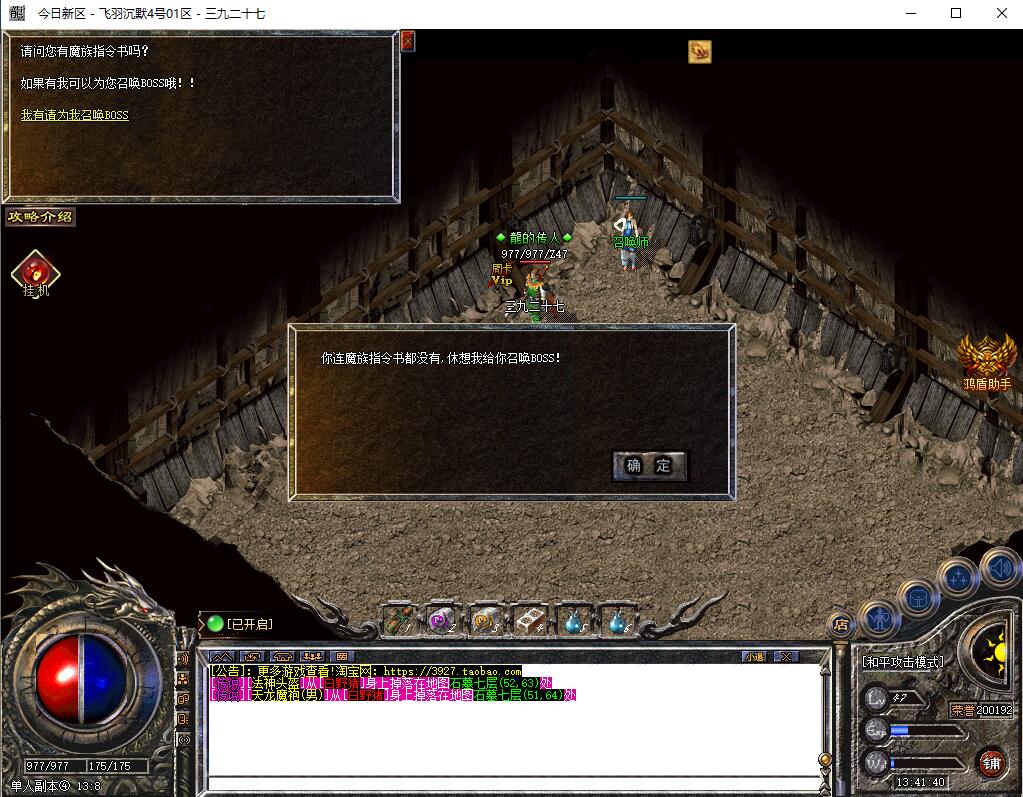Open 攻略介绍 strategy guide
This screenshot has height=797, width=1023.
coord(40,217)
